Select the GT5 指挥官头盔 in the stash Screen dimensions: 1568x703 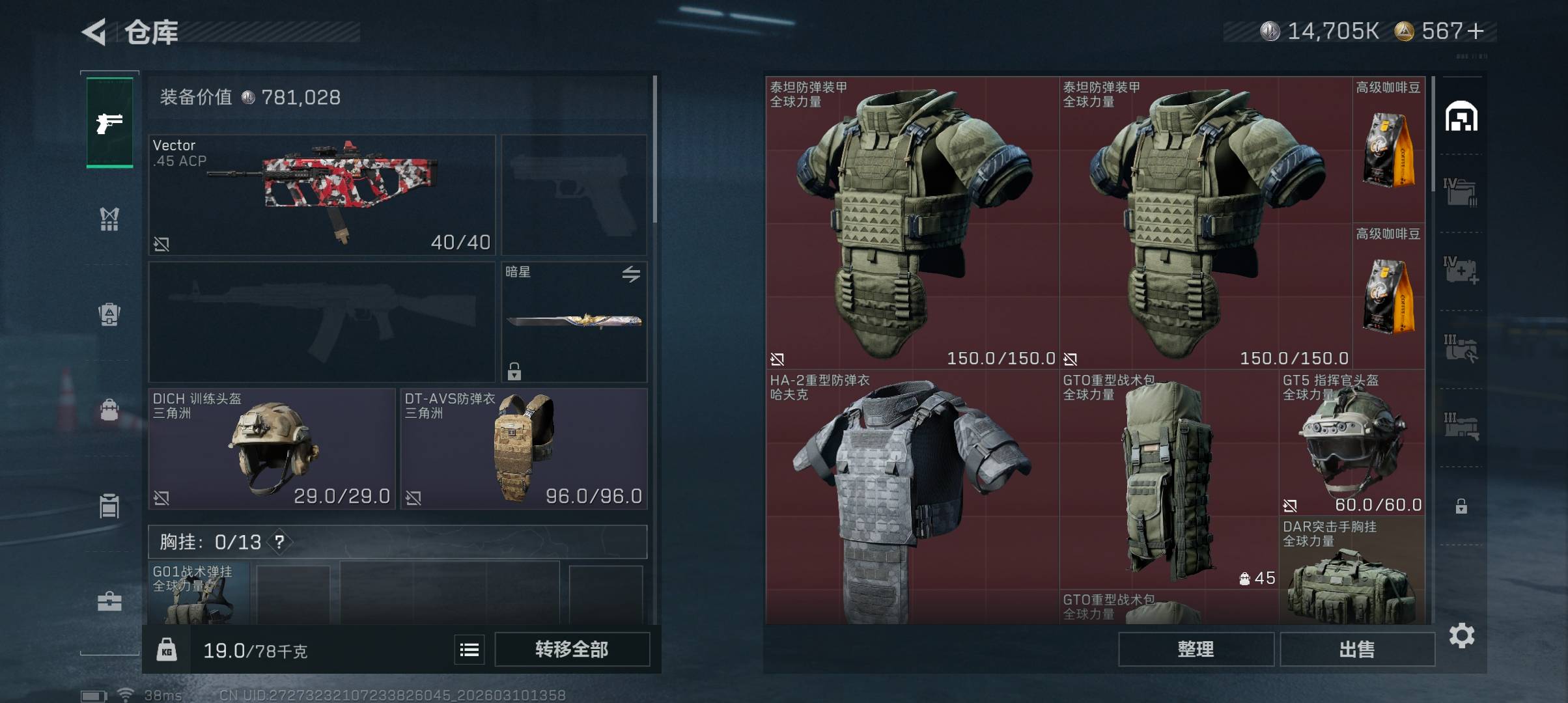[1352, 443]
